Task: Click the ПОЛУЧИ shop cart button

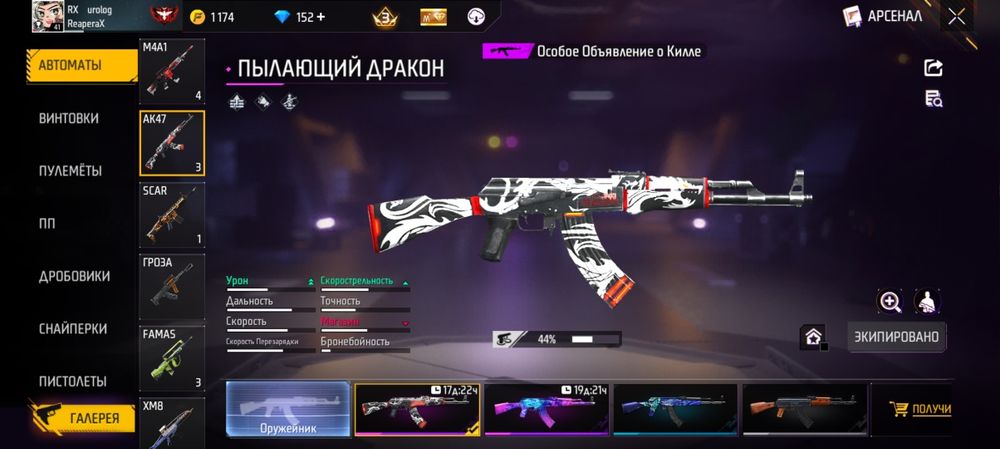Action: click(921, 410)
